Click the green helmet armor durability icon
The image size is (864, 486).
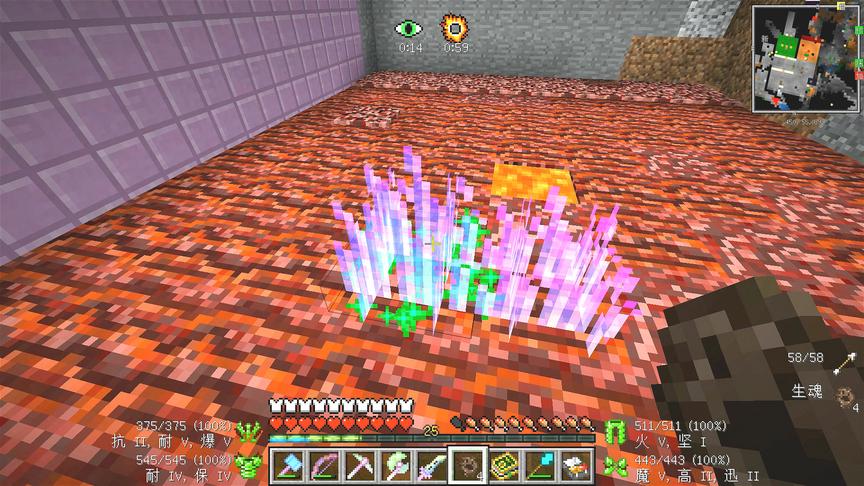coord(250,432)
